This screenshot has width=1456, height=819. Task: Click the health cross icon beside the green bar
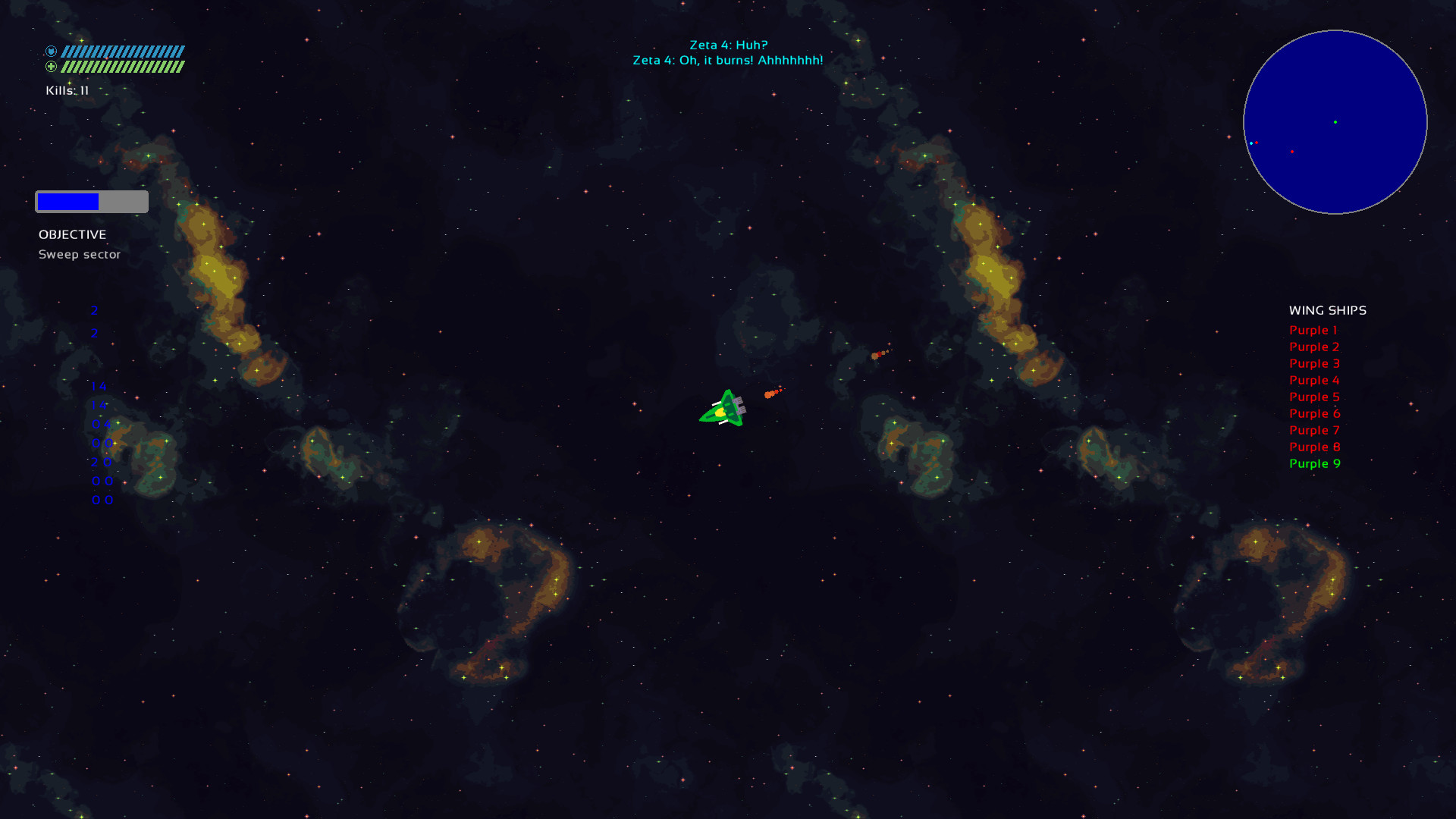[51, 67]
